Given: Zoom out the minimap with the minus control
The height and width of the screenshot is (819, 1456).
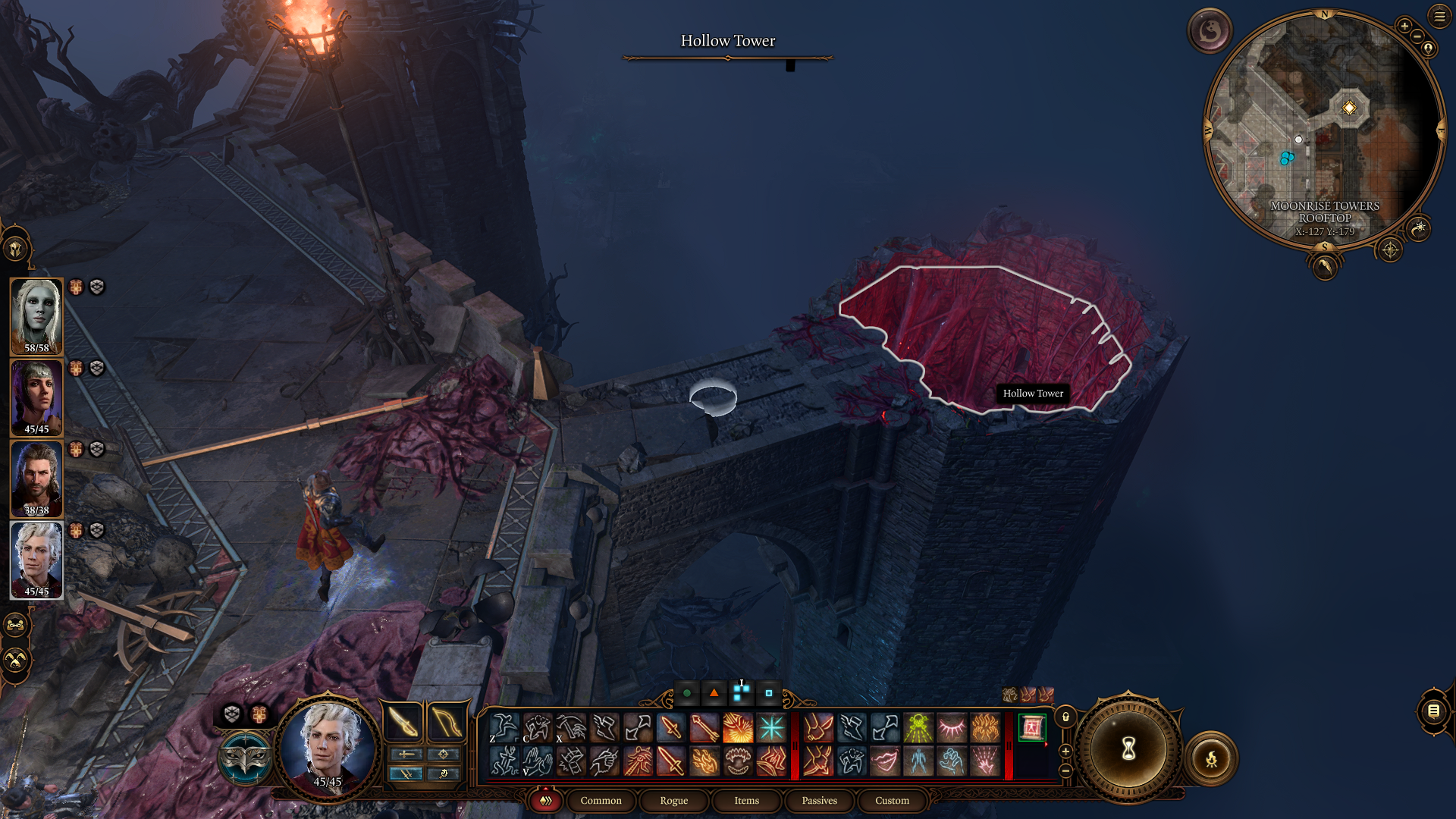Looking at the screenshot, I should [x=1417, y=35].
